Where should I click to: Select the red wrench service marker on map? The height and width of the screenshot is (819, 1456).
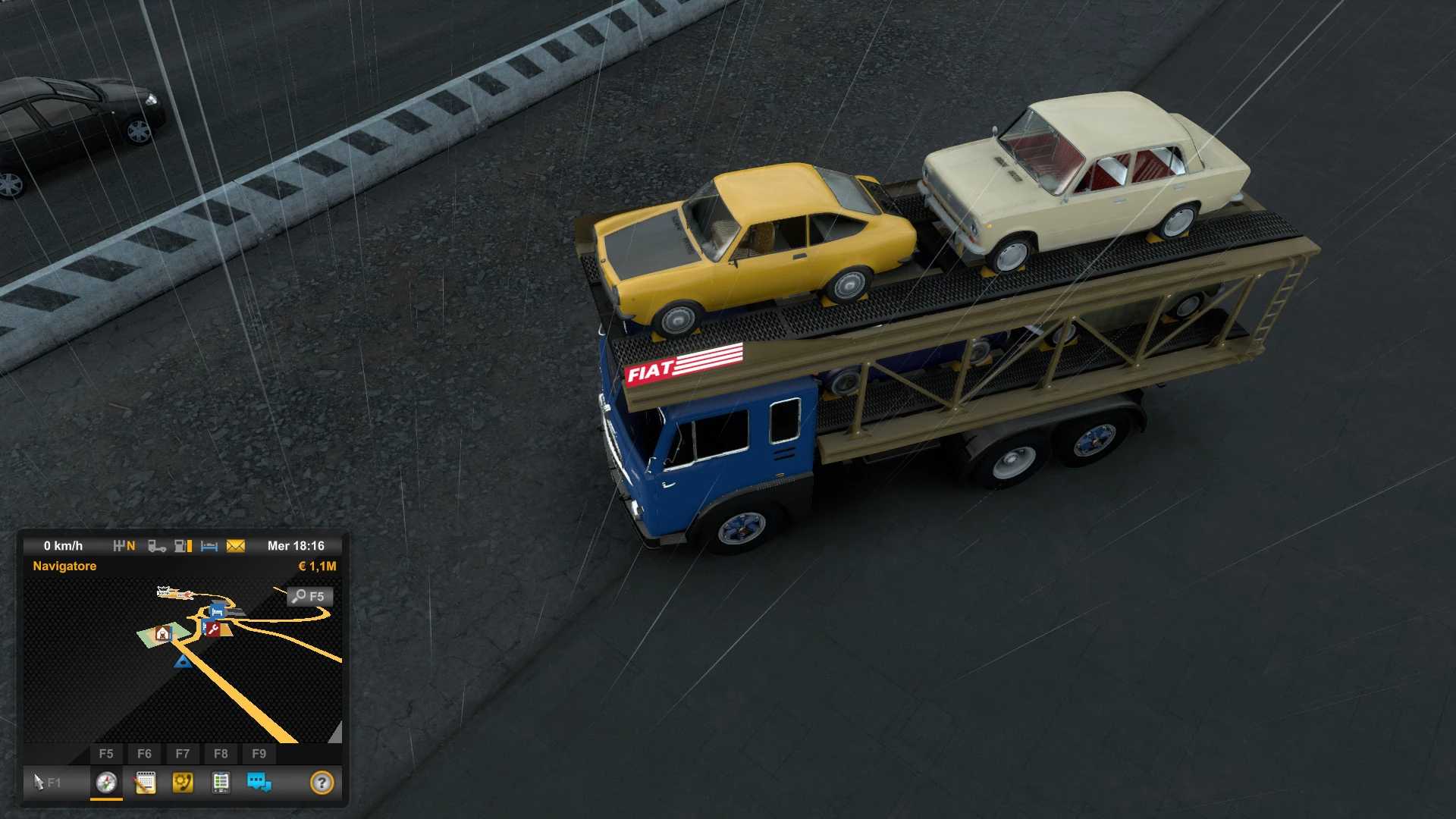212,629
